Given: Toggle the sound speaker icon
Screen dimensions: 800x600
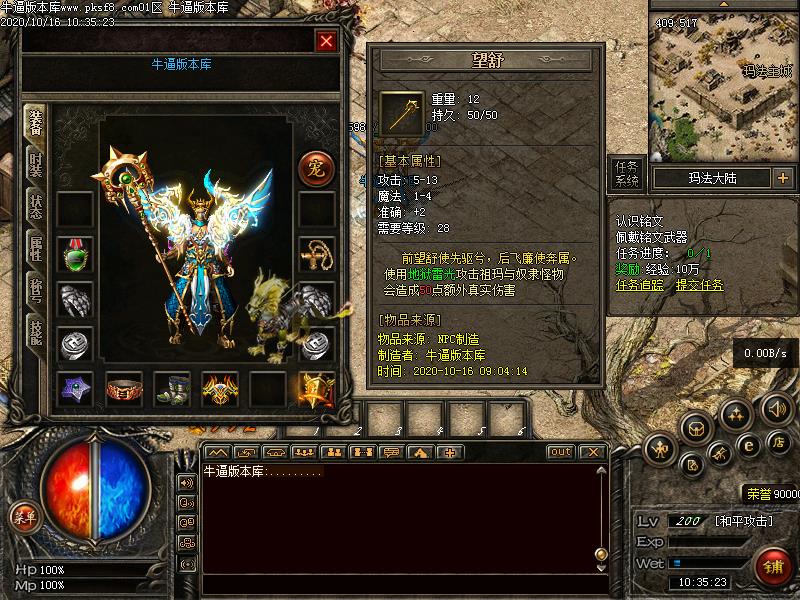Looking at the screenshot, I should [x=777, y=408].
